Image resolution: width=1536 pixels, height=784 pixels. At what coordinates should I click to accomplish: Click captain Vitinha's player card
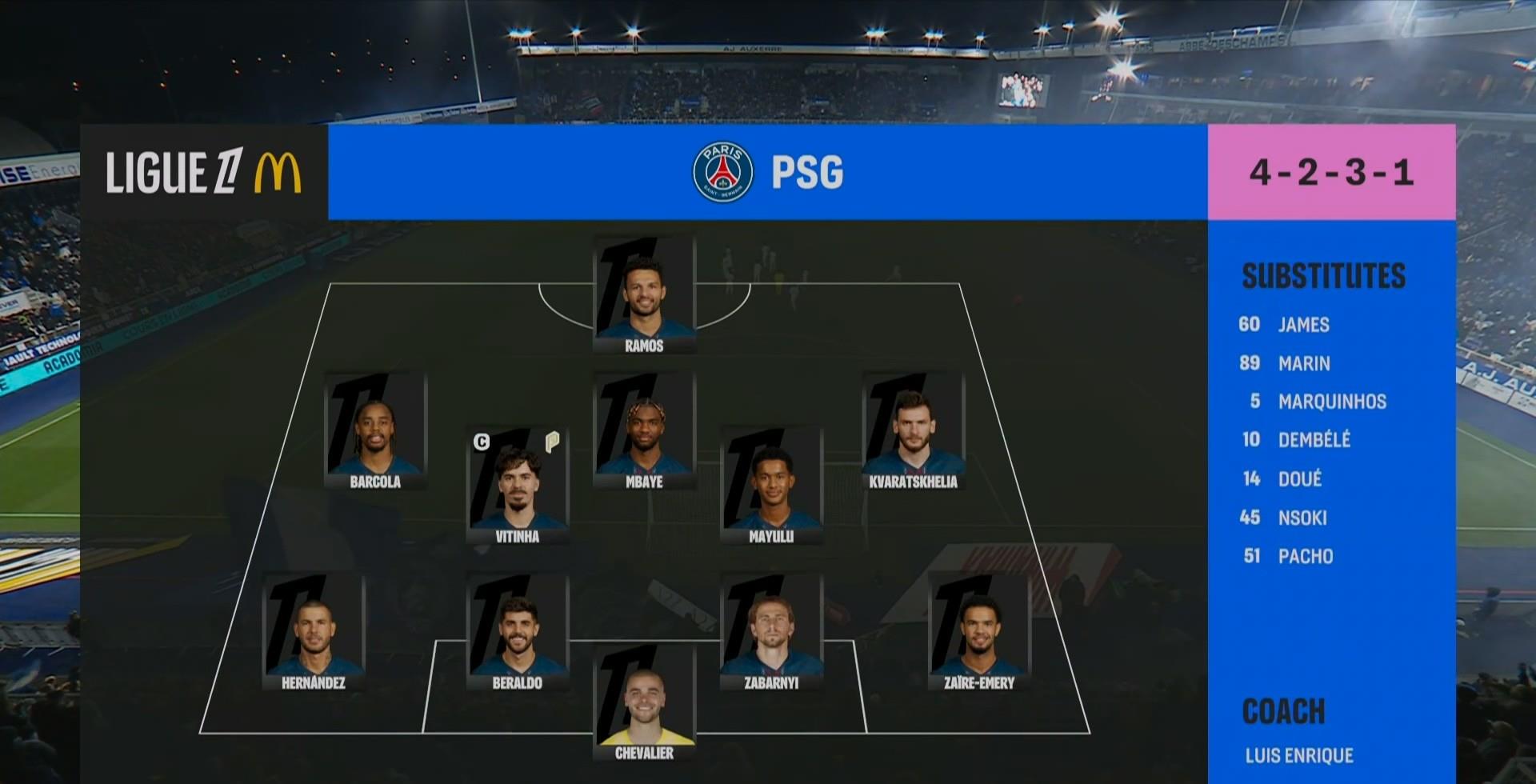click(518, 486)
